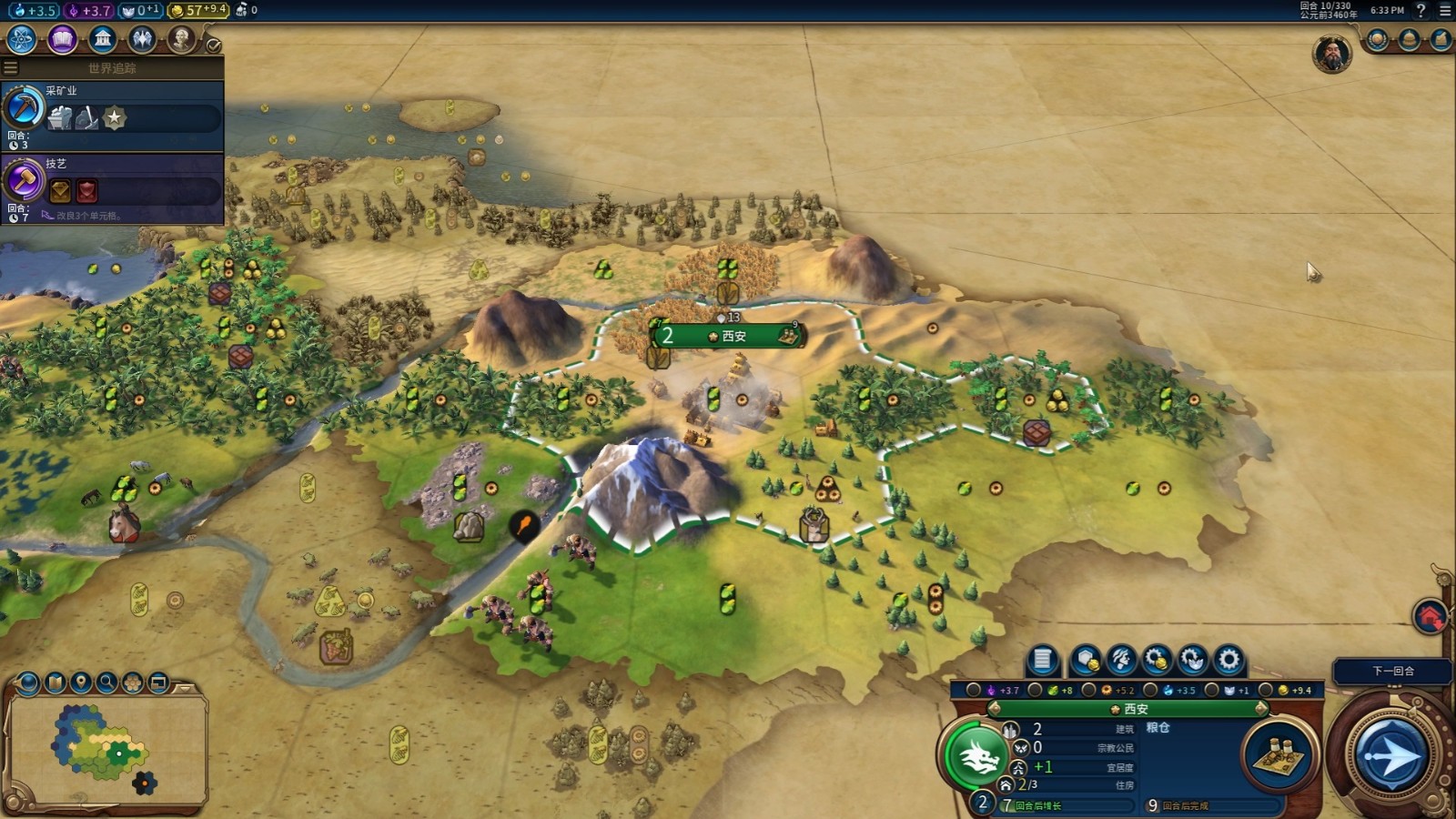Open the granary production icon in the city panel

(x=1280, y=755)
